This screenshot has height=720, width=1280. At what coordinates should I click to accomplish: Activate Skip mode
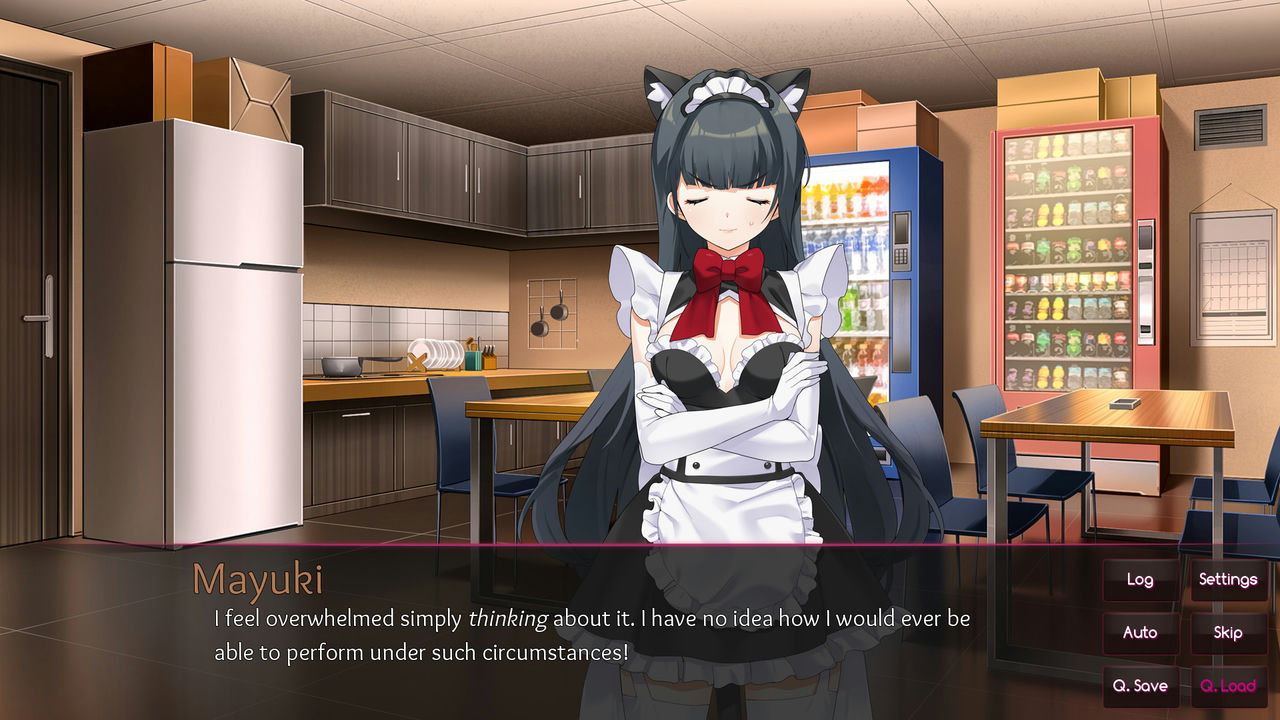coord(1228,633)
